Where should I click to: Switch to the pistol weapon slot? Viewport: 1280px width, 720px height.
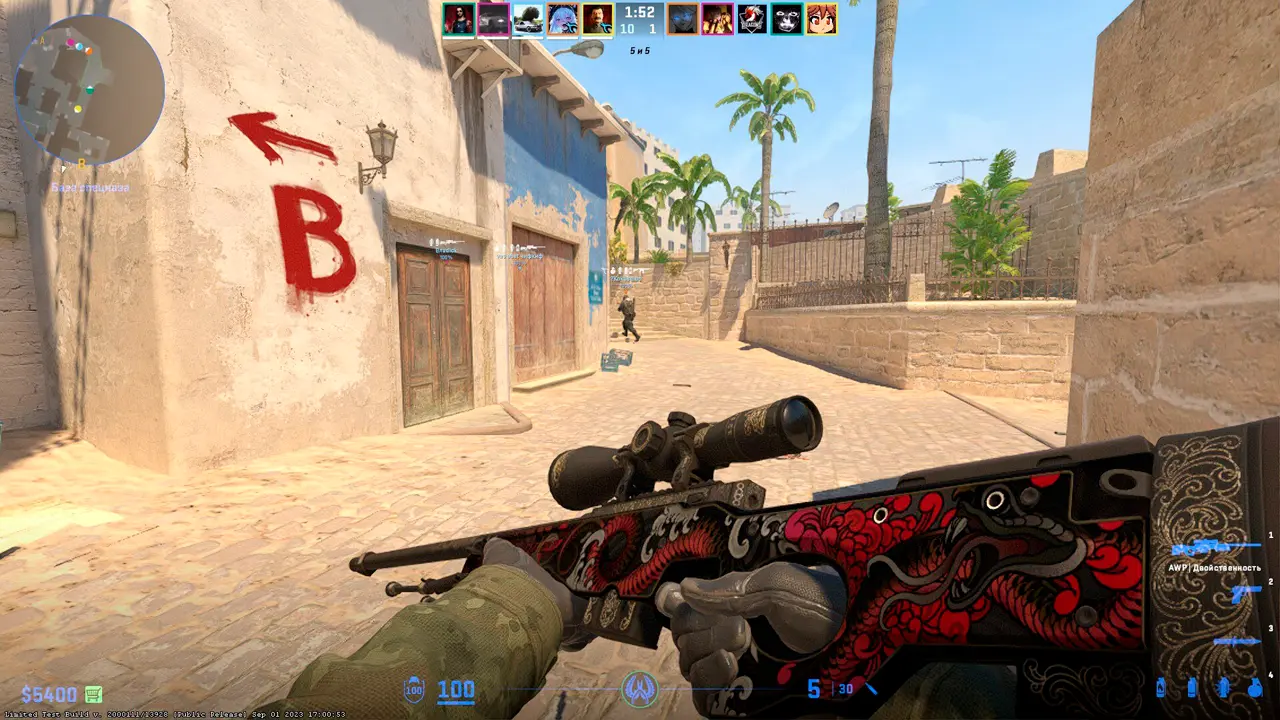1245,593
